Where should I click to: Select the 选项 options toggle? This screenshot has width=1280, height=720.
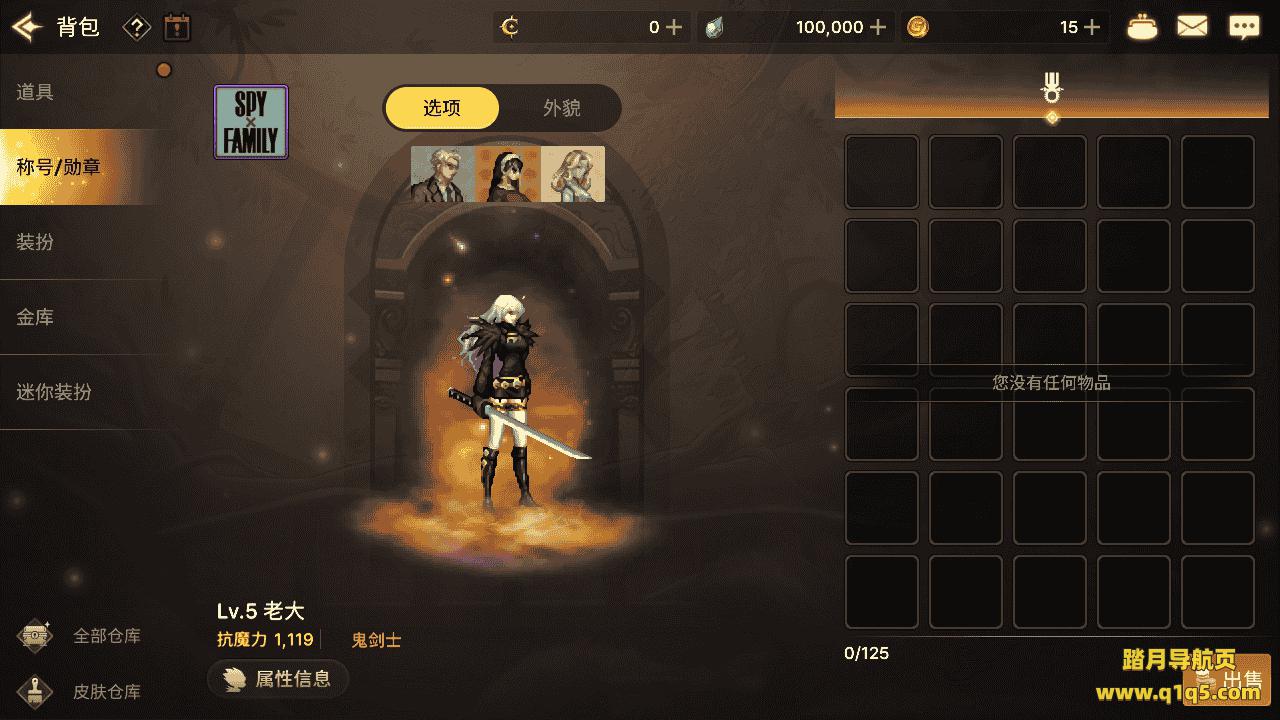pos(442,108)
